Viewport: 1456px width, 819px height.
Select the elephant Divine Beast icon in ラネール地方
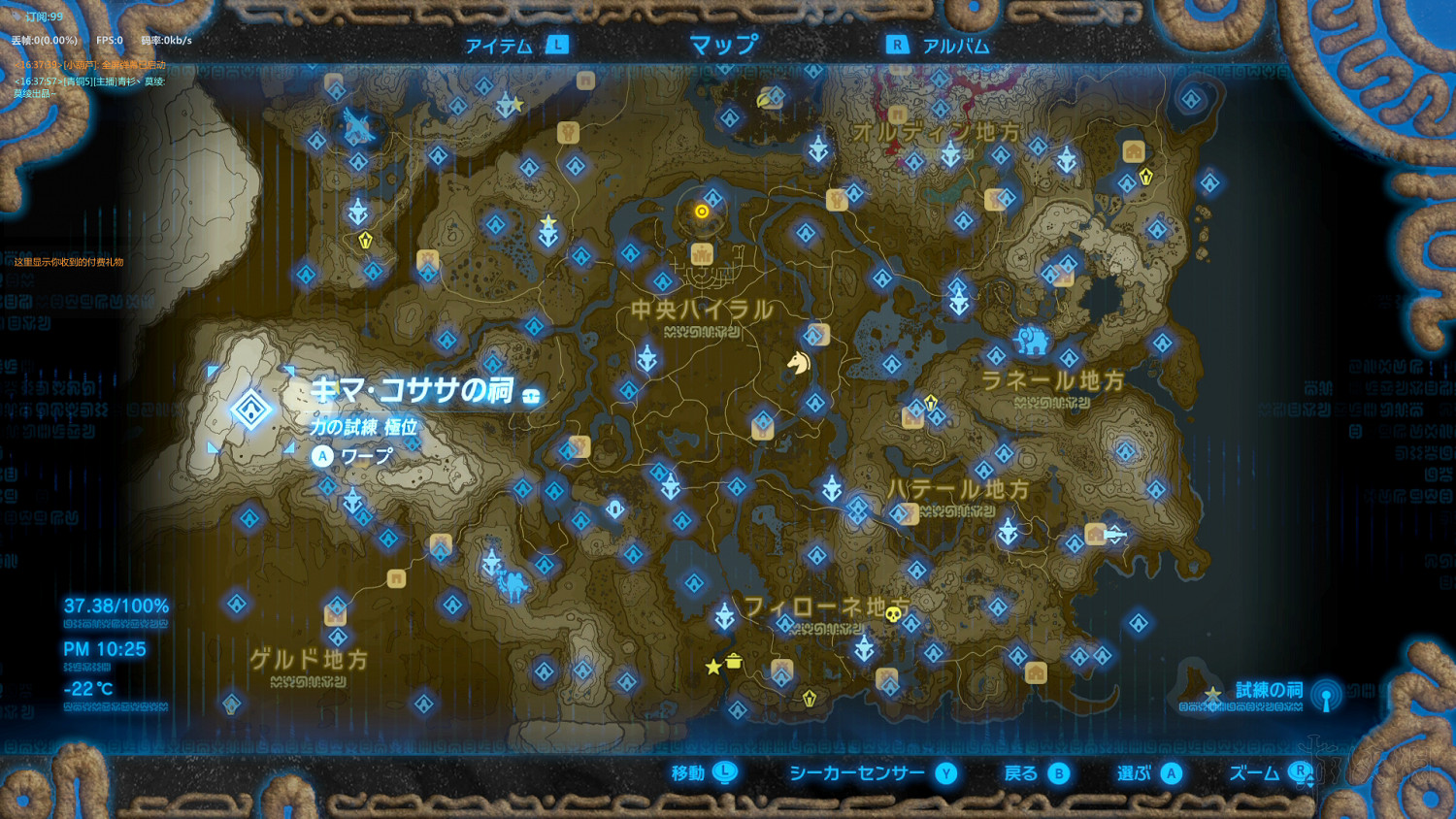coord(1032,340)
